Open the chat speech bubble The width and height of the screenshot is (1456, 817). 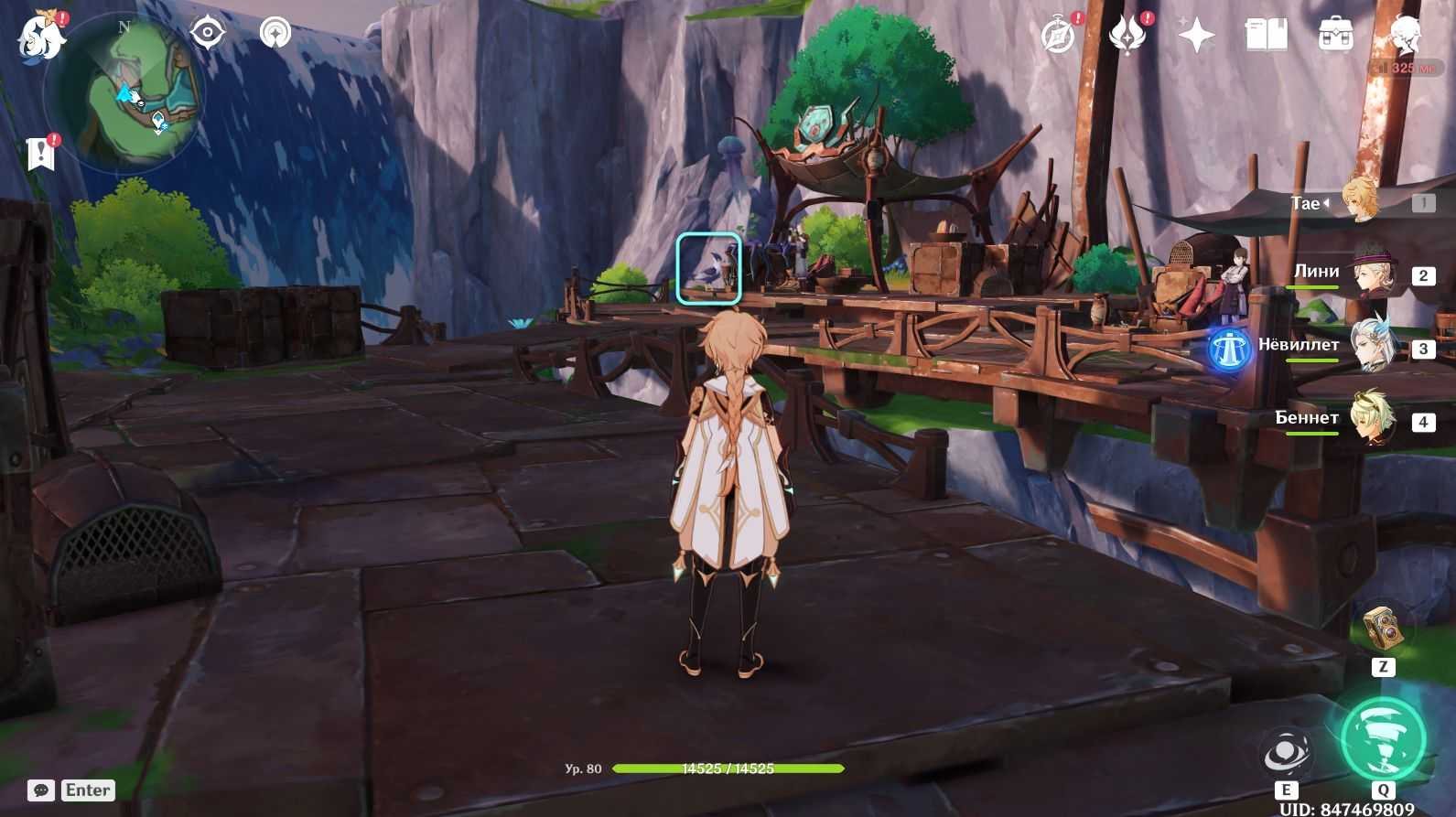click(41, 790)
